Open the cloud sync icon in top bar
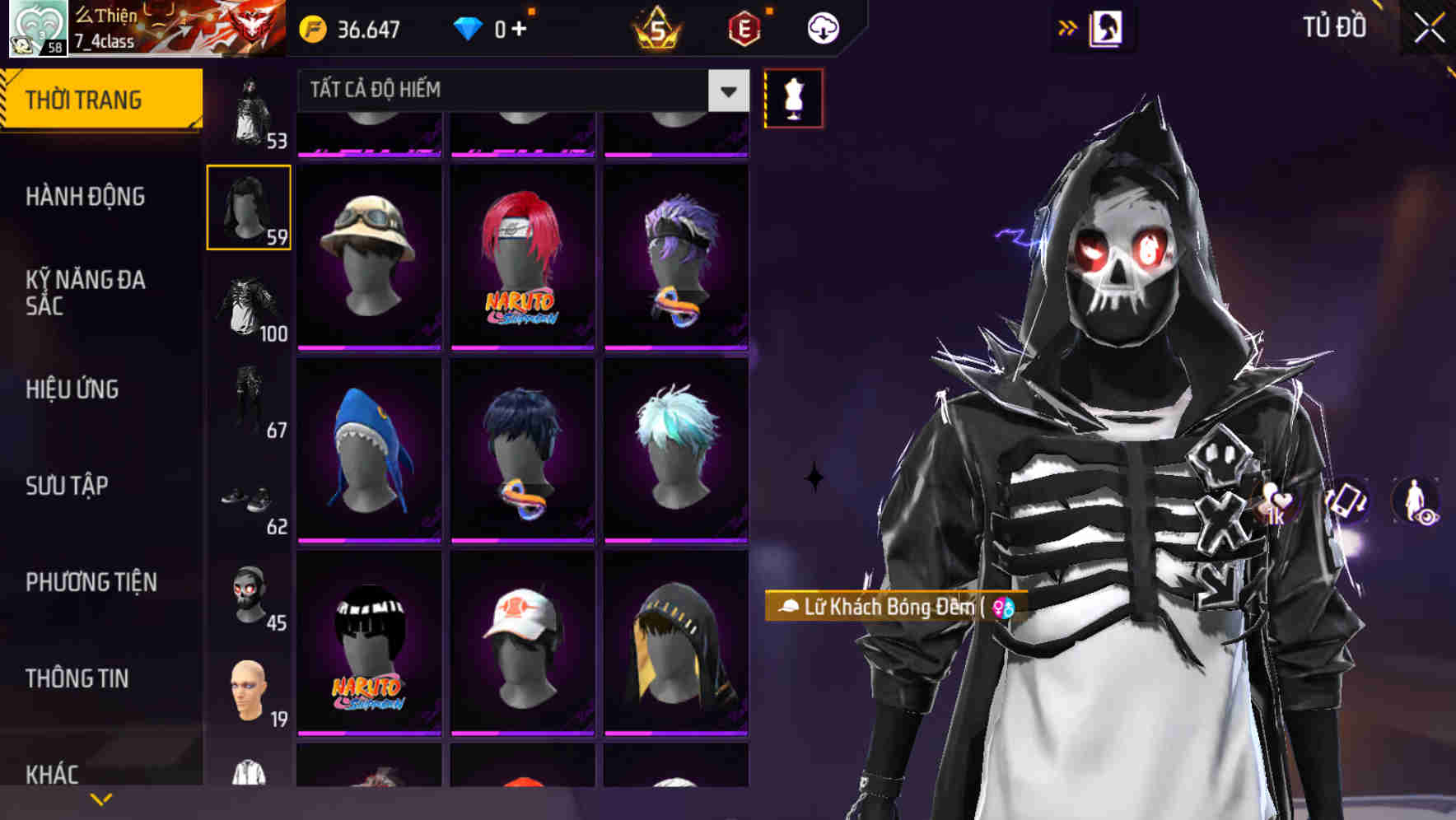Screen dimensions: 1456x820 (822, 27)
